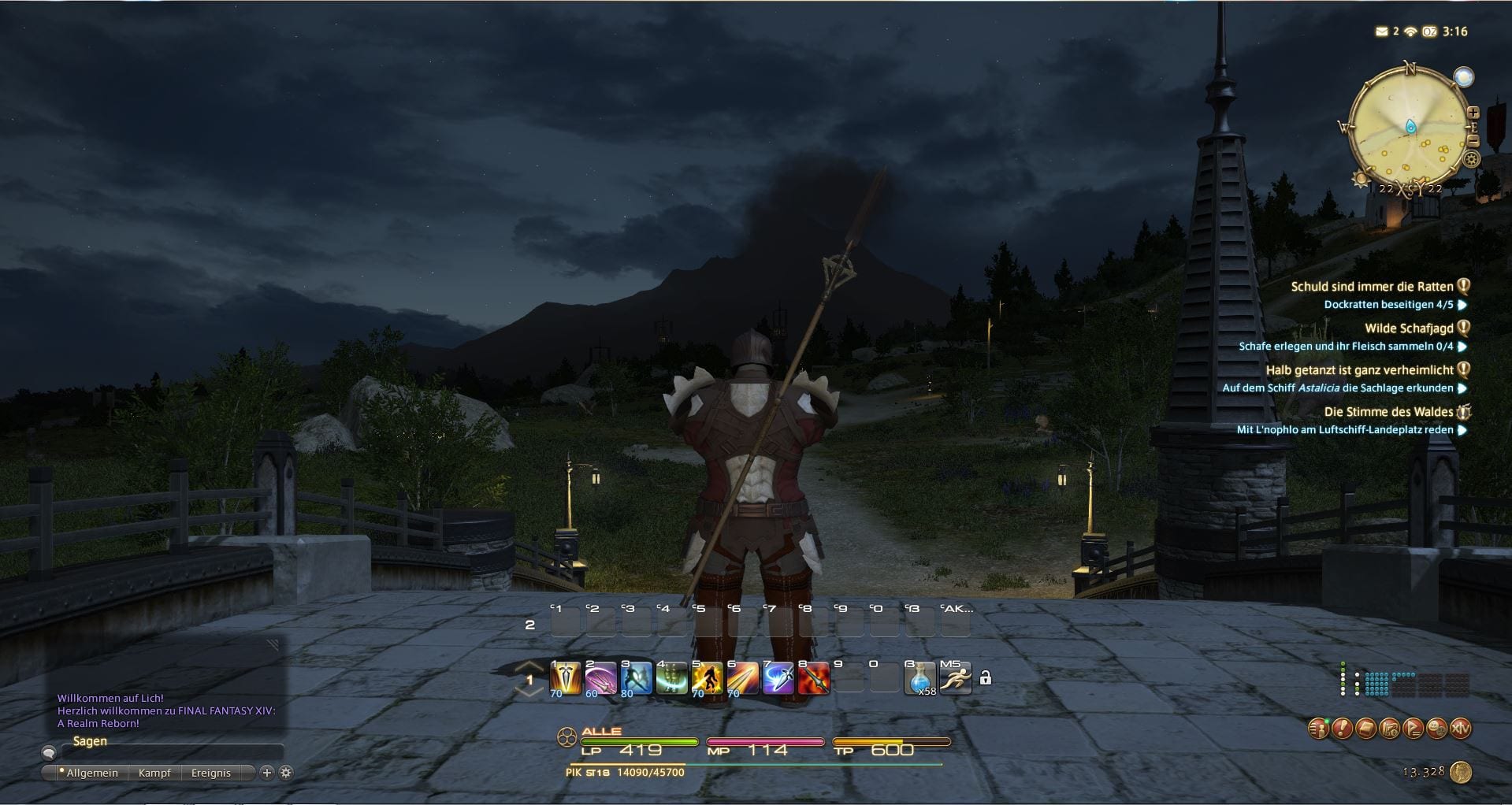1512x805 pixels.
Task: Open the XIV system menu
Action: (1460, 729)
